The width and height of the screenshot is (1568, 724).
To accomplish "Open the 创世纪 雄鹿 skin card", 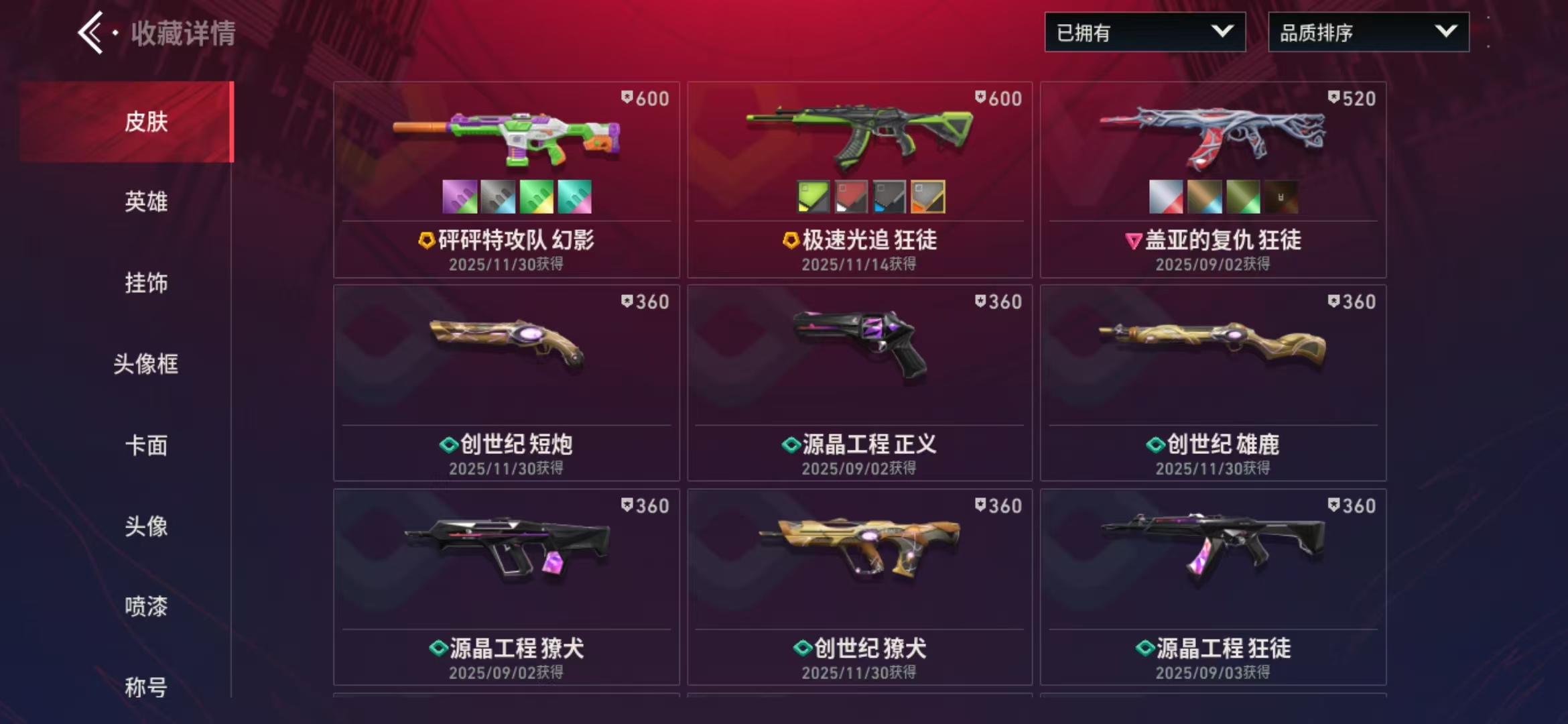I will (x=1213, y=383).
